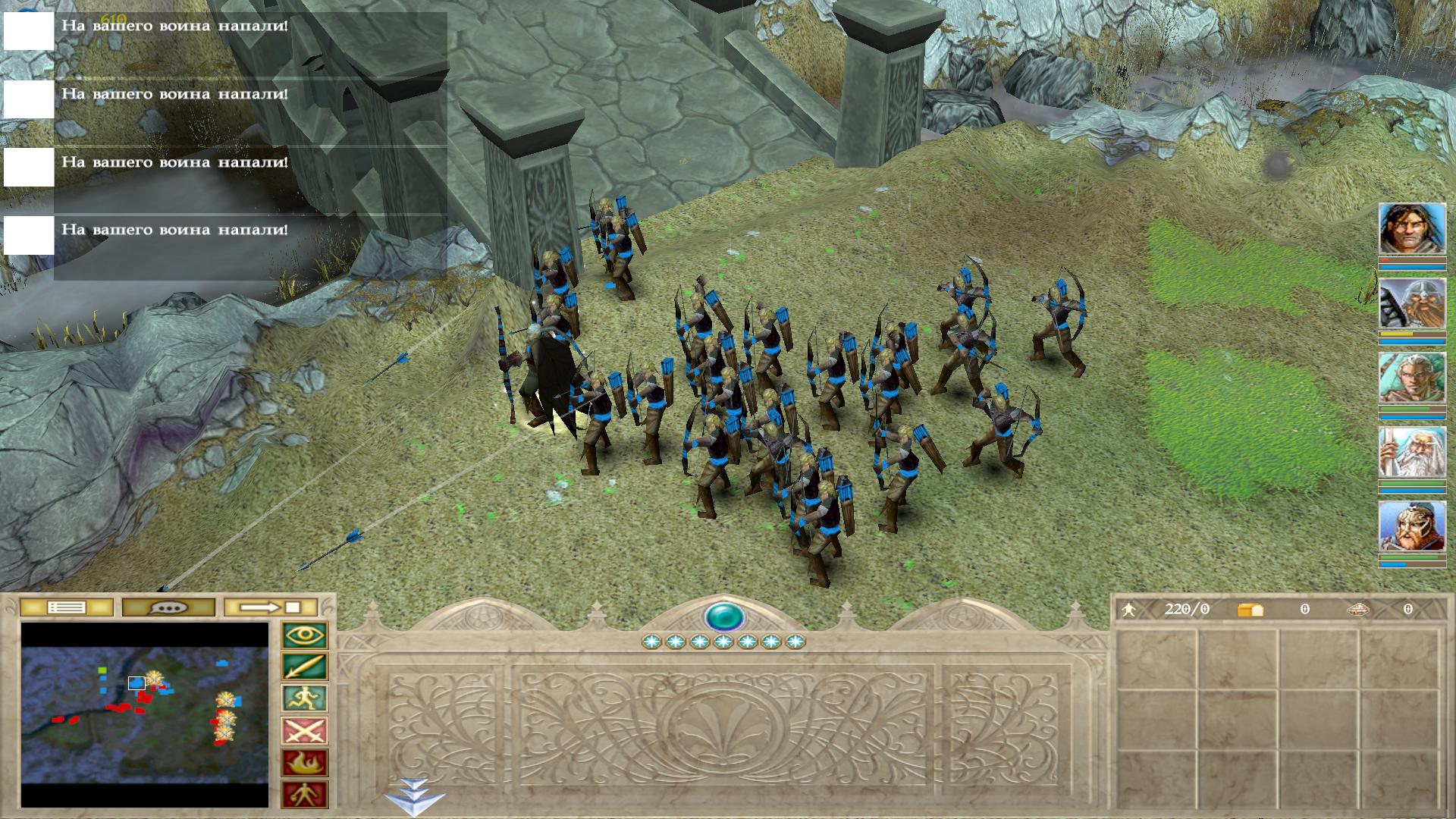This screenshot has width=1456, height=819.
Task: Click the teal gem orb on the panel
Action: click(723, 617)
